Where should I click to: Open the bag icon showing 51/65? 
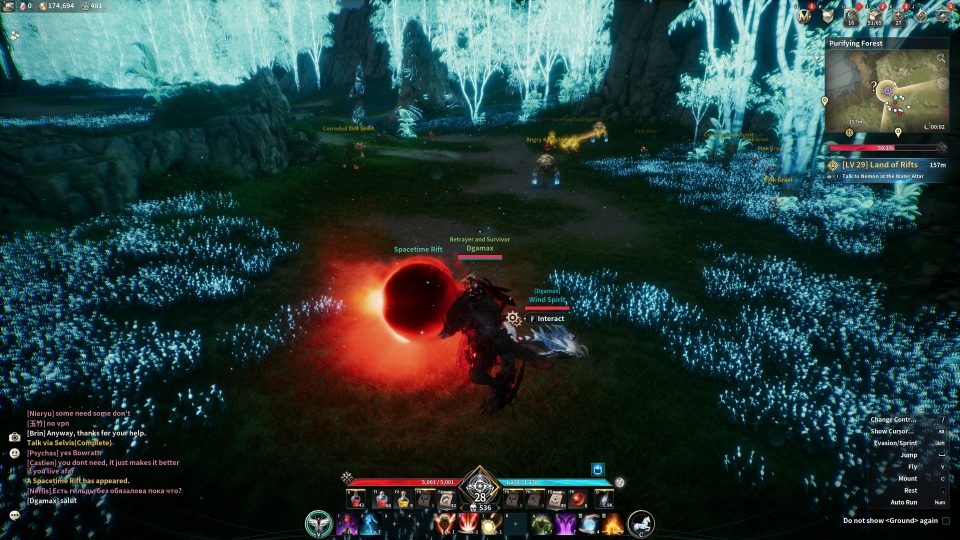click(875, 15)
